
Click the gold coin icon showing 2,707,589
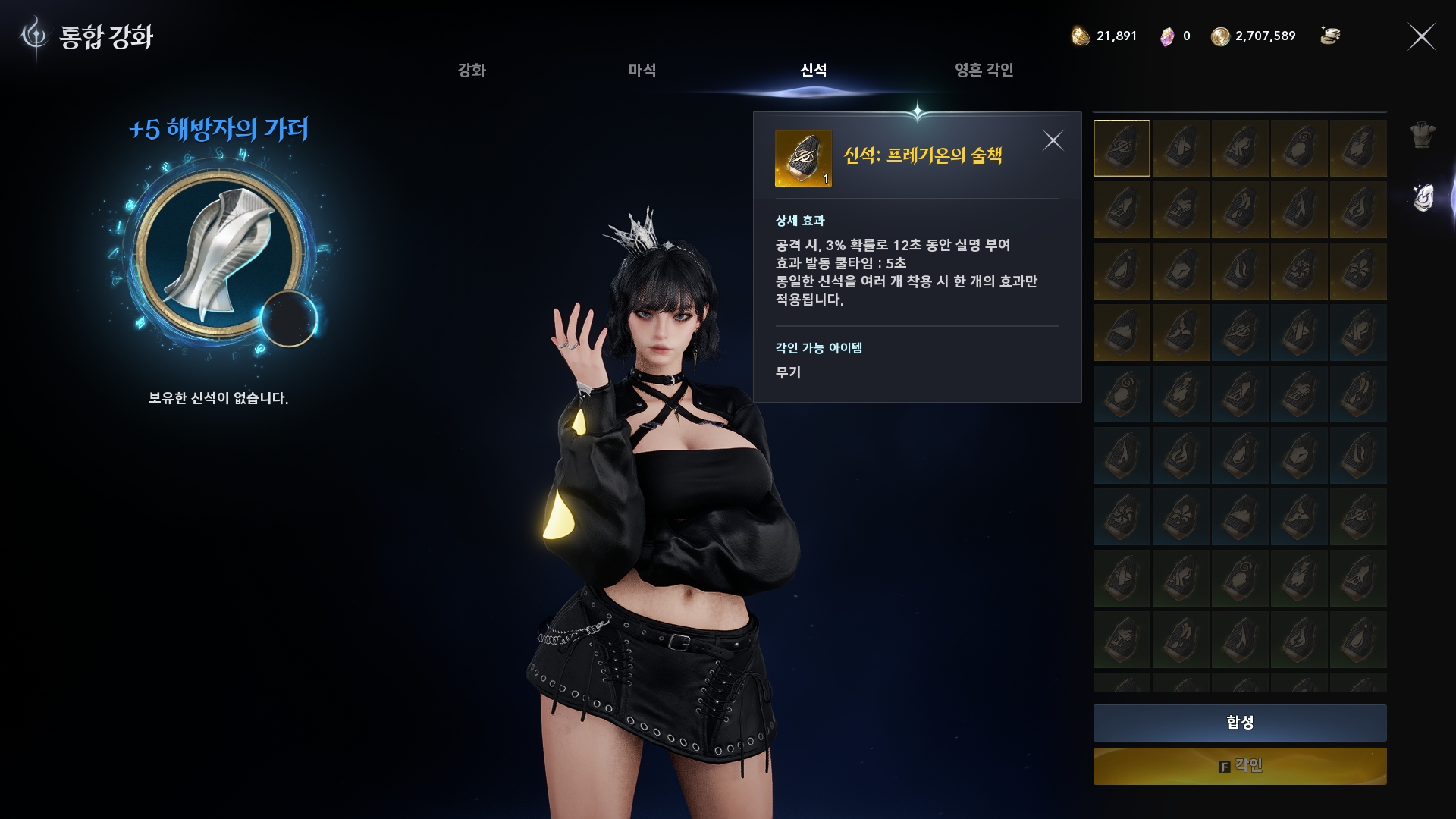[1222, 35]
